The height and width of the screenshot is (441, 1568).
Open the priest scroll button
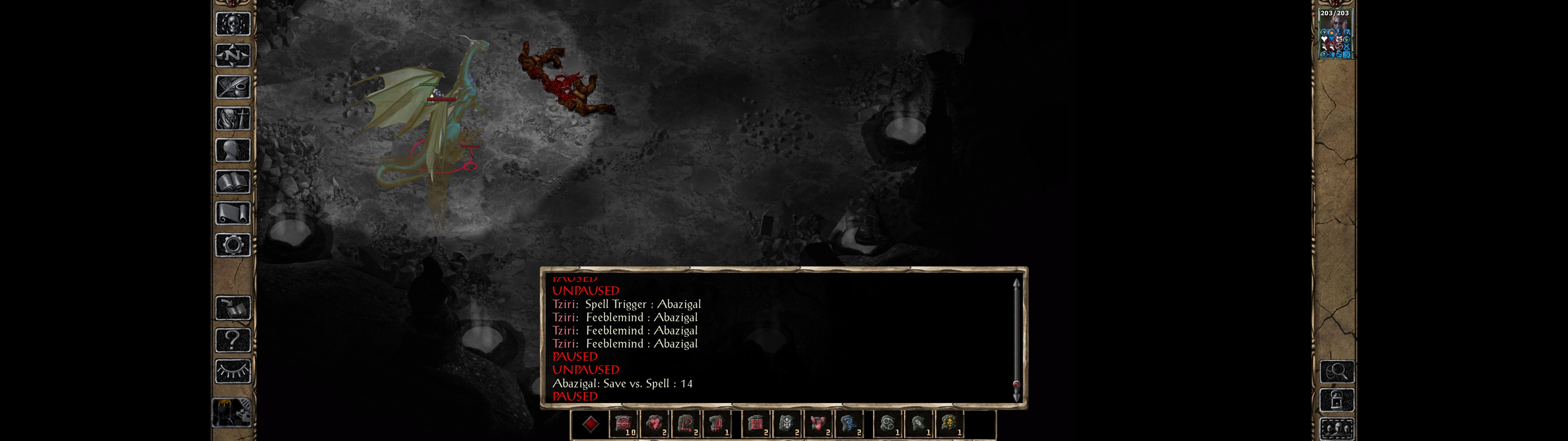pyautogui.click(x=232, y=214)
